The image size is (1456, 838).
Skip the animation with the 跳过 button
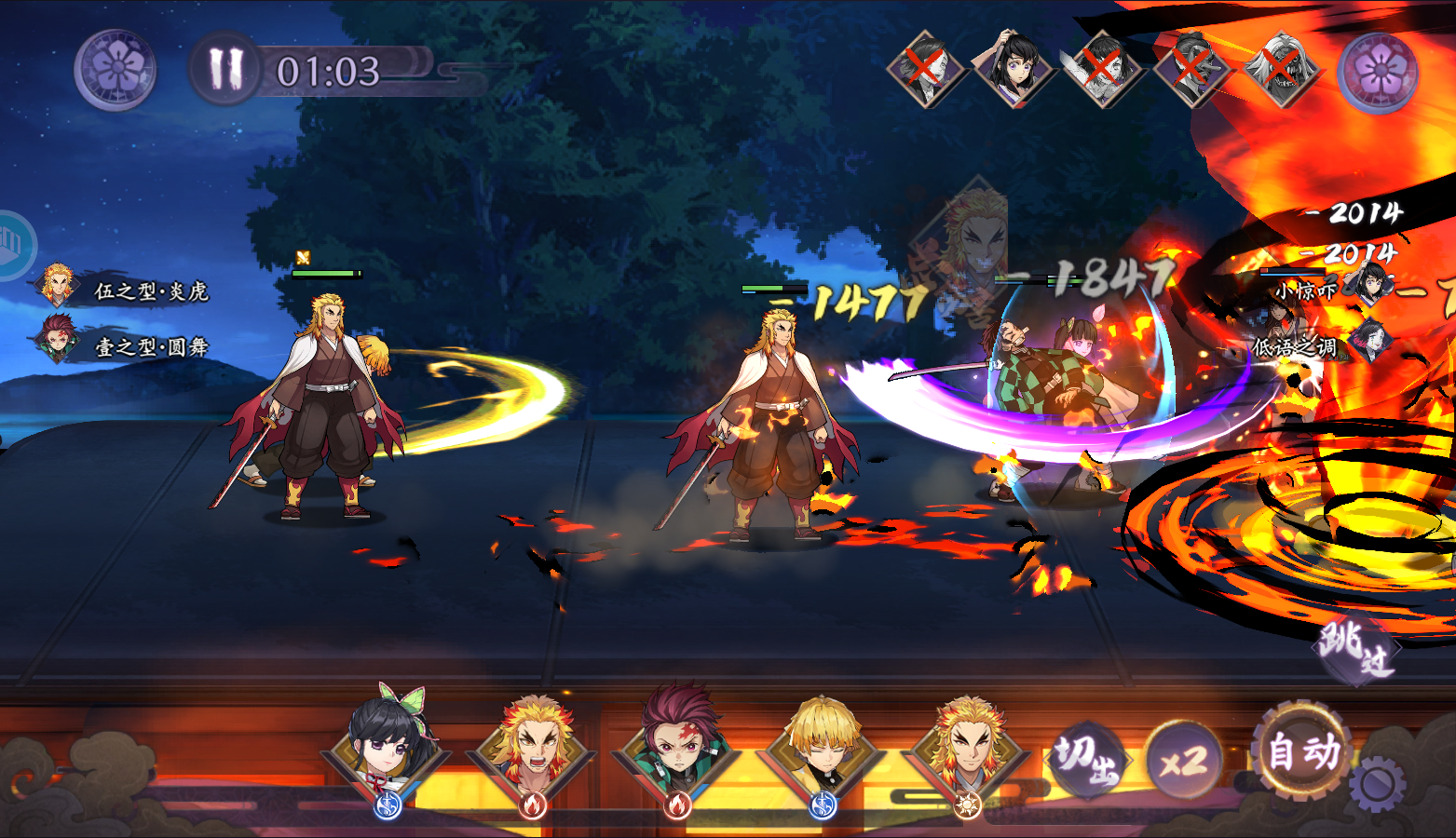1355,648
